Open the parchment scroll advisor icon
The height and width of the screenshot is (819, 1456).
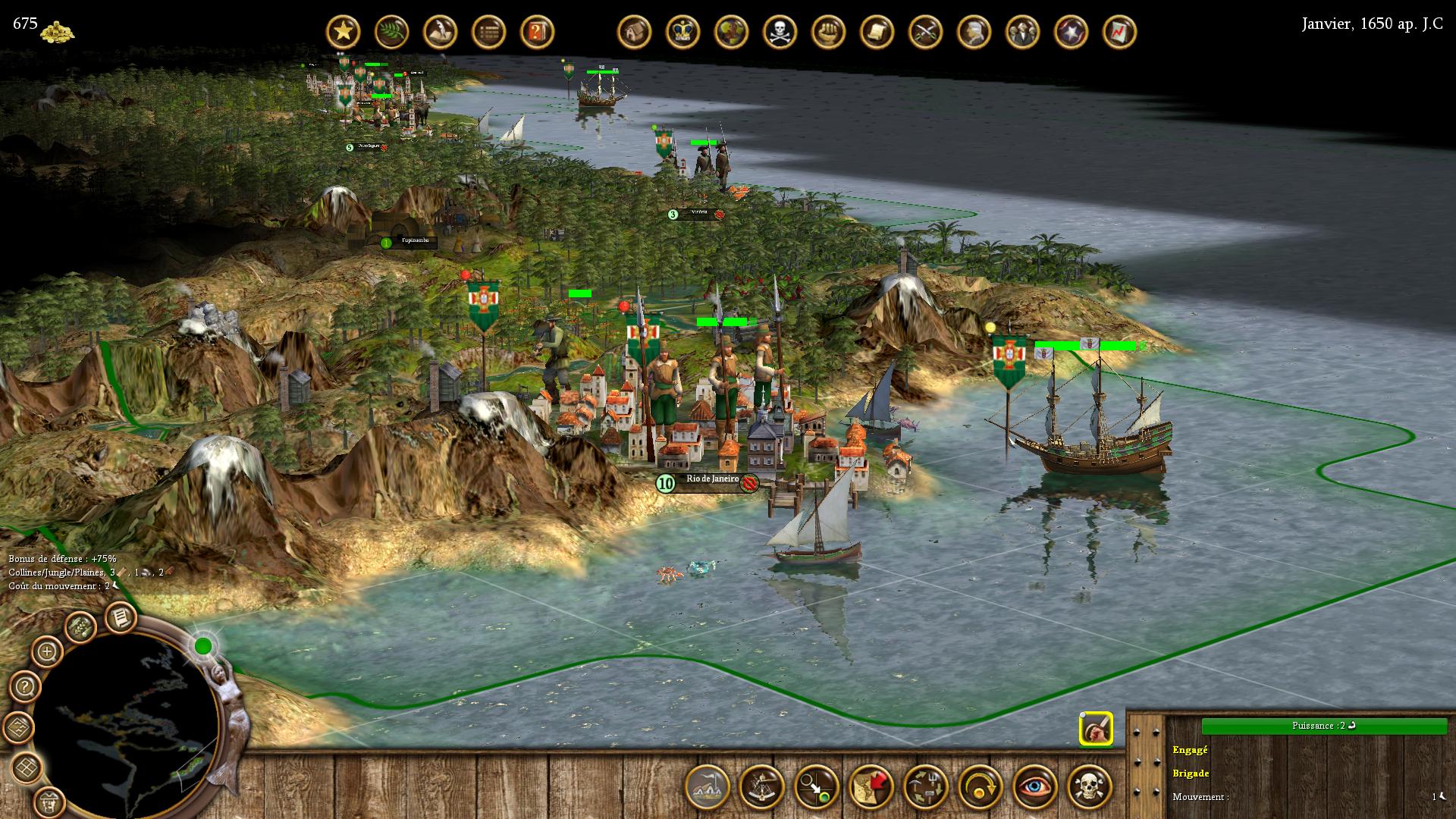pos(877,32)
